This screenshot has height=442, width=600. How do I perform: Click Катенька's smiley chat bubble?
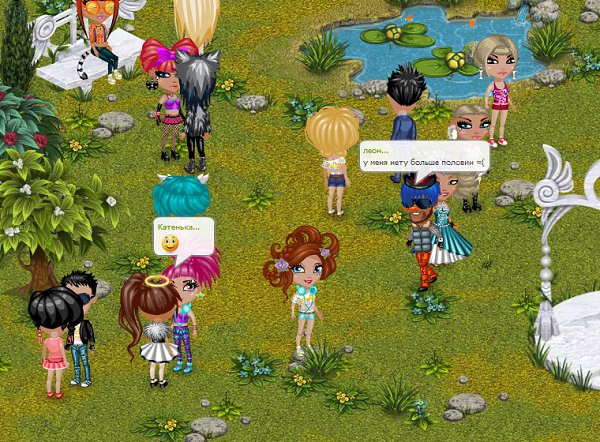pos(184,237)
